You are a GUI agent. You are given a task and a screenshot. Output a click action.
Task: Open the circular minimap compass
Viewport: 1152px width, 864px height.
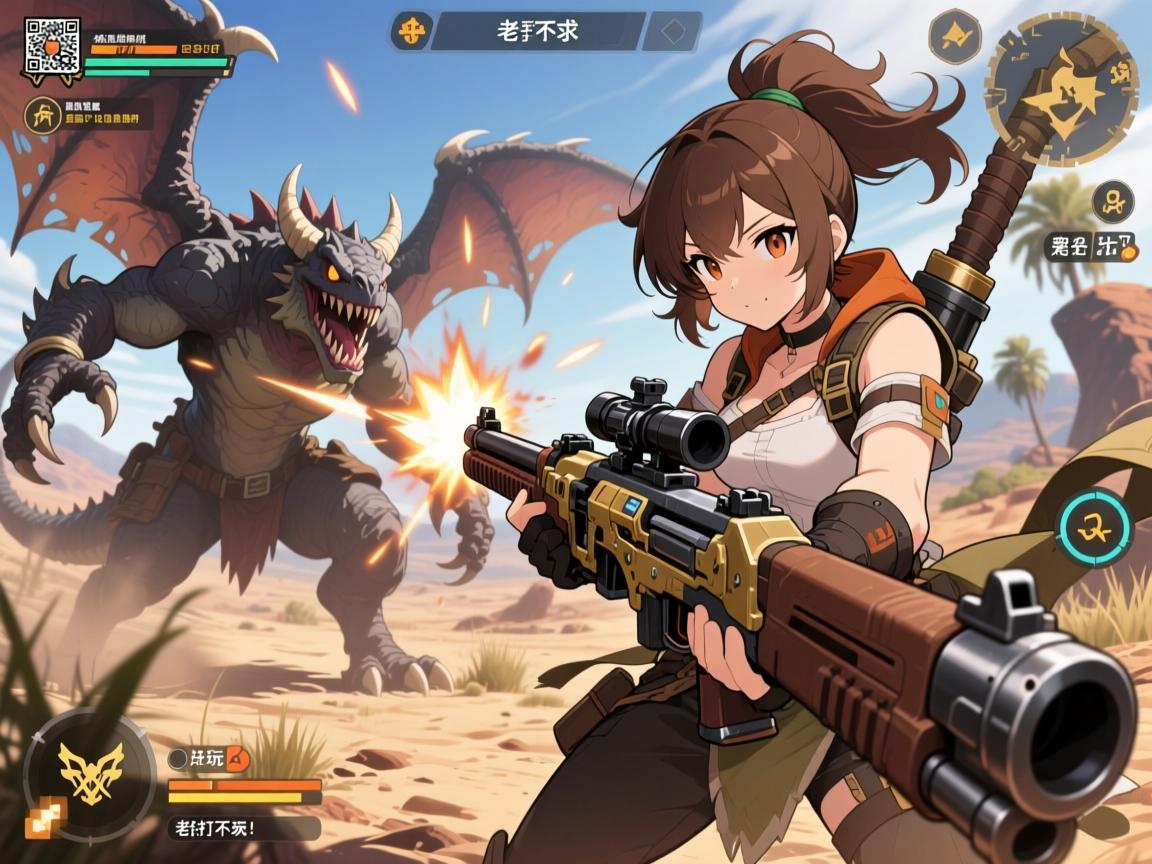click(1061, 89)
